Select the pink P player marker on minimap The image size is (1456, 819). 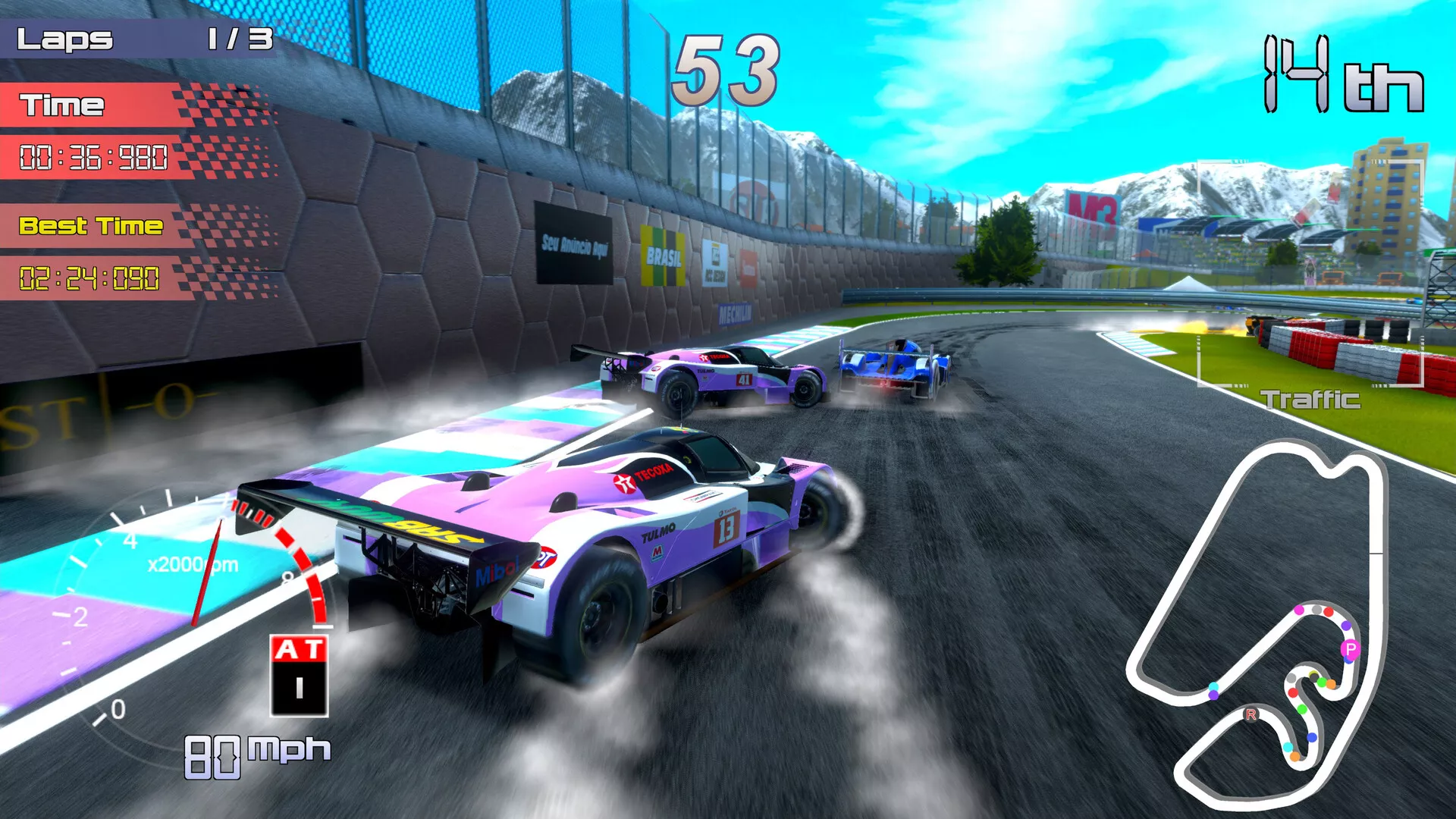point(1350,649)
